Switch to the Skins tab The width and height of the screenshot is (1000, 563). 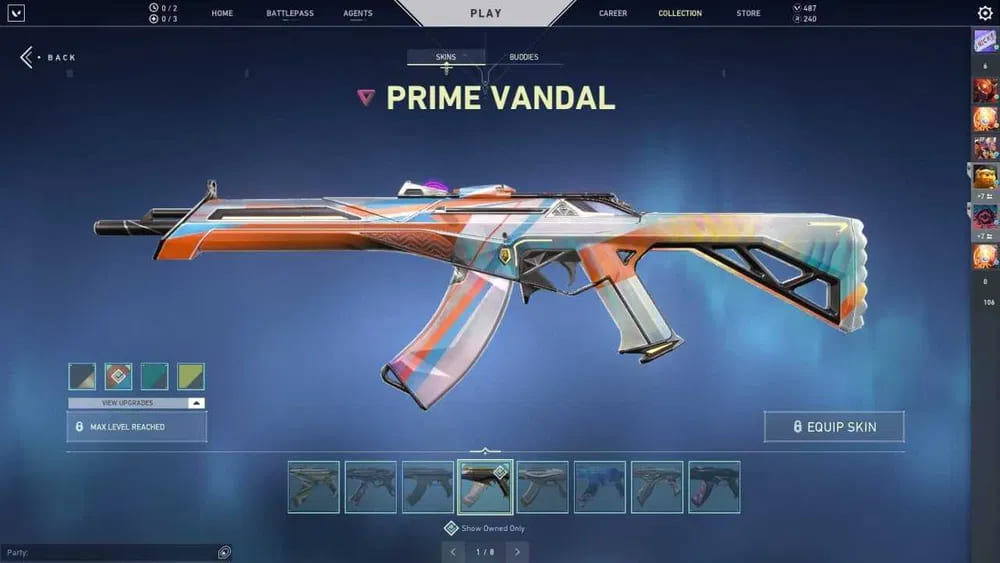446,57
